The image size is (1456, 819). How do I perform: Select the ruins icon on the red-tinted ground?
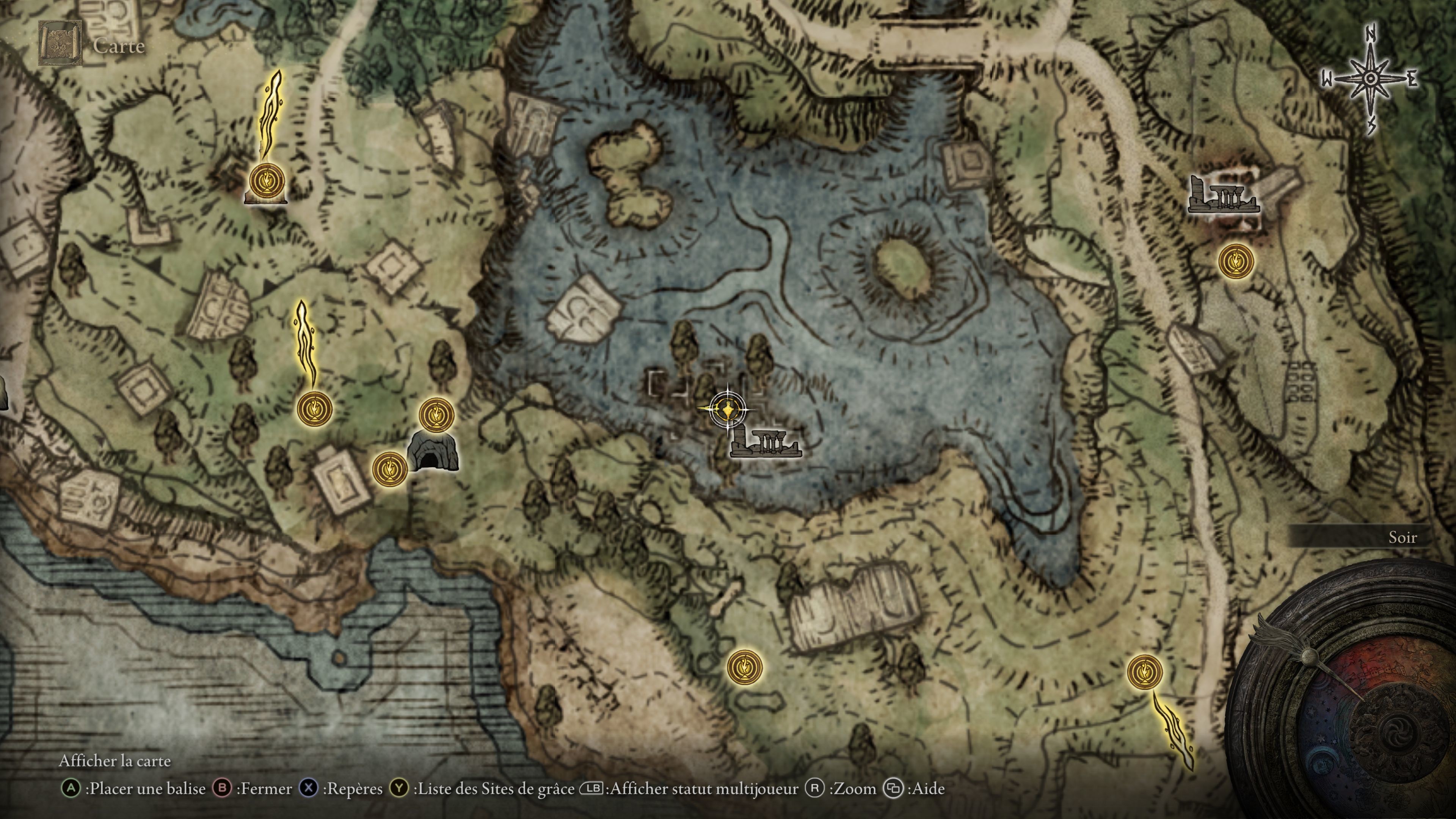[1223, 196]
